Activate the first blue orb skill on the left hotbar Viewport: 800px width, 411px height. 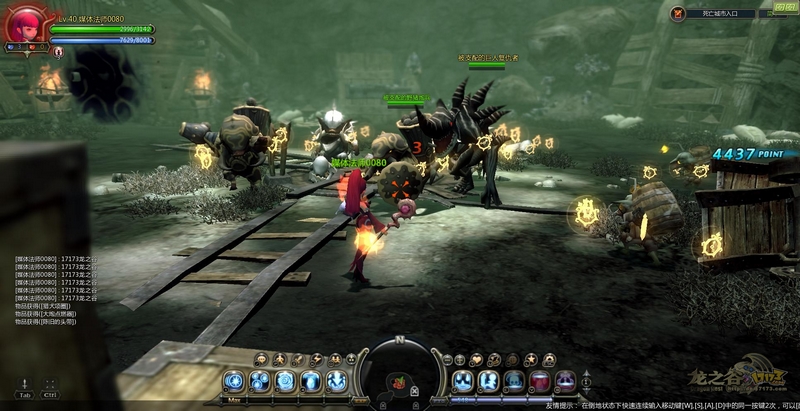click(x=235, y=380)
